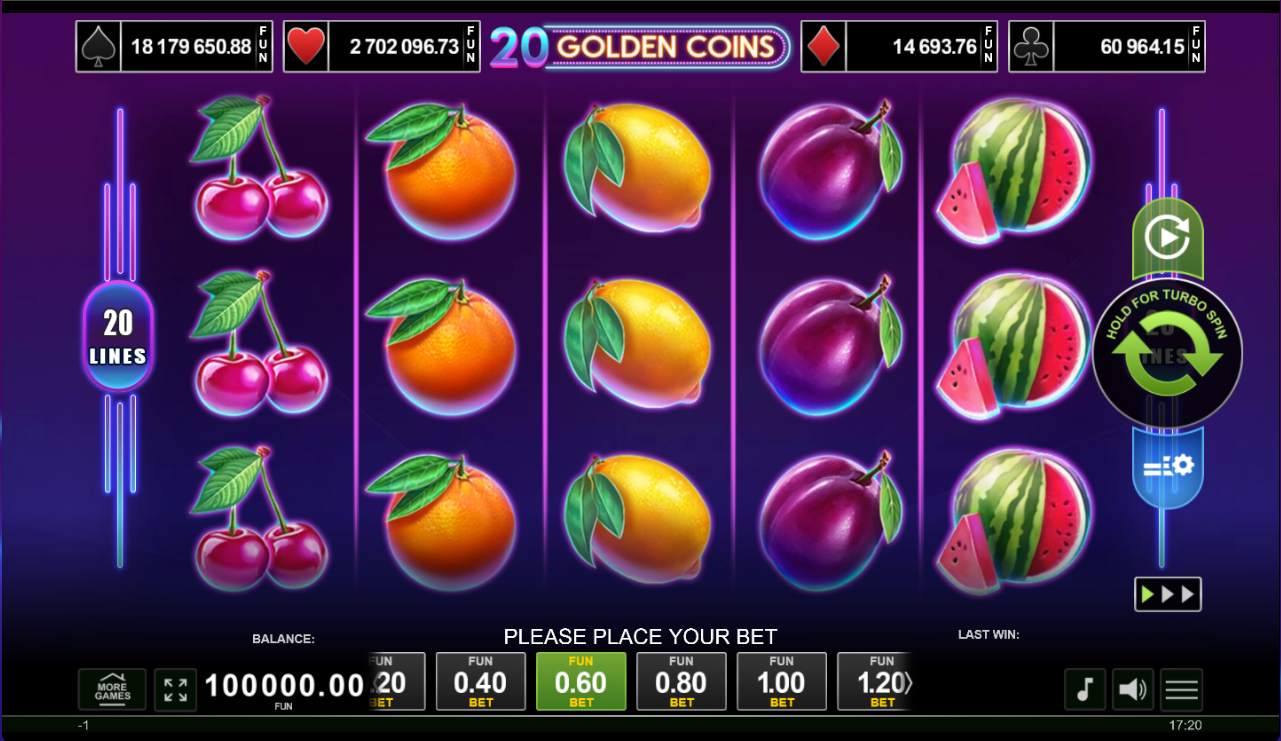This screenshot has width=1281, height=741.
Task: Open the blue bet settings tab
Action: pyautogui.click(x=1167, y=466)
